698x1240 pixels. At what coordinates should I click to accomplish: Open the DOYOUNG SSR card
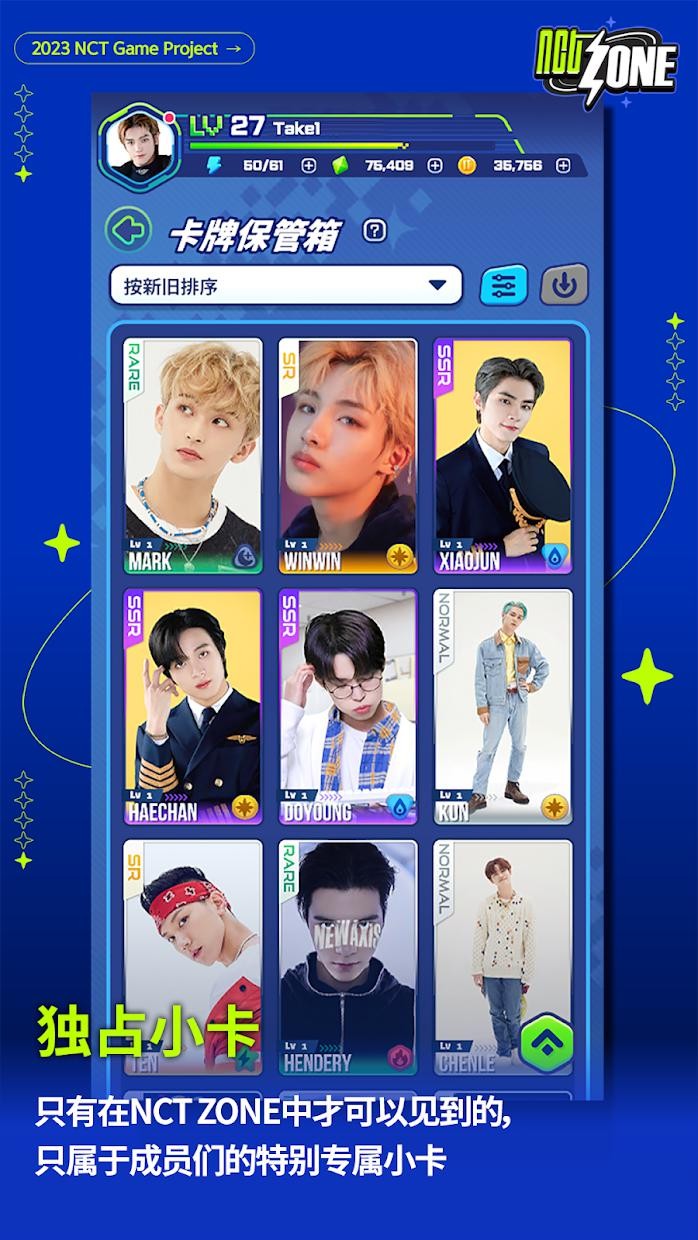click(x=347, y=707)
